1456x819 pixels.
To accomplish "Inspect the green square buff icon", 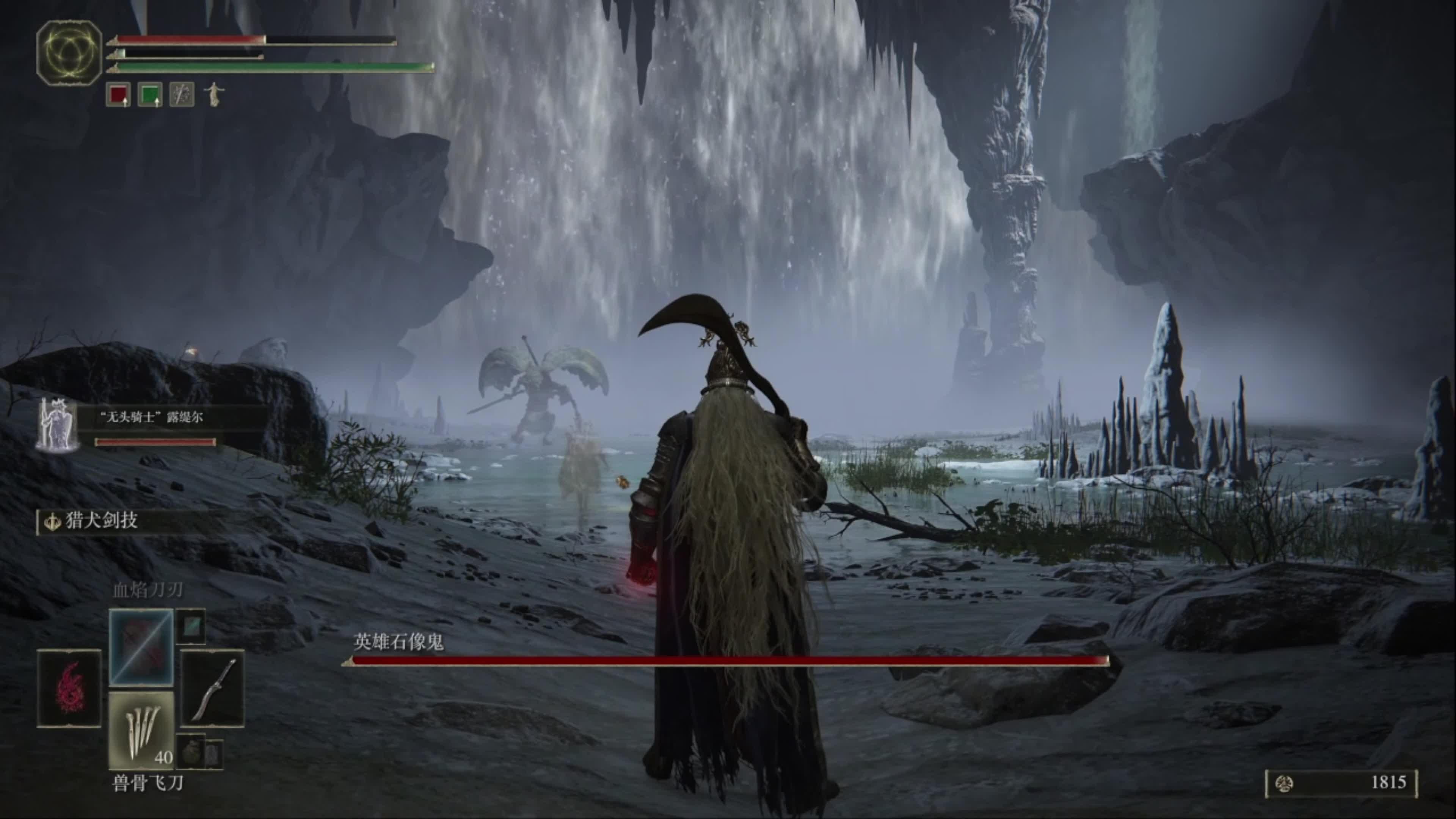I will point(150,94).
